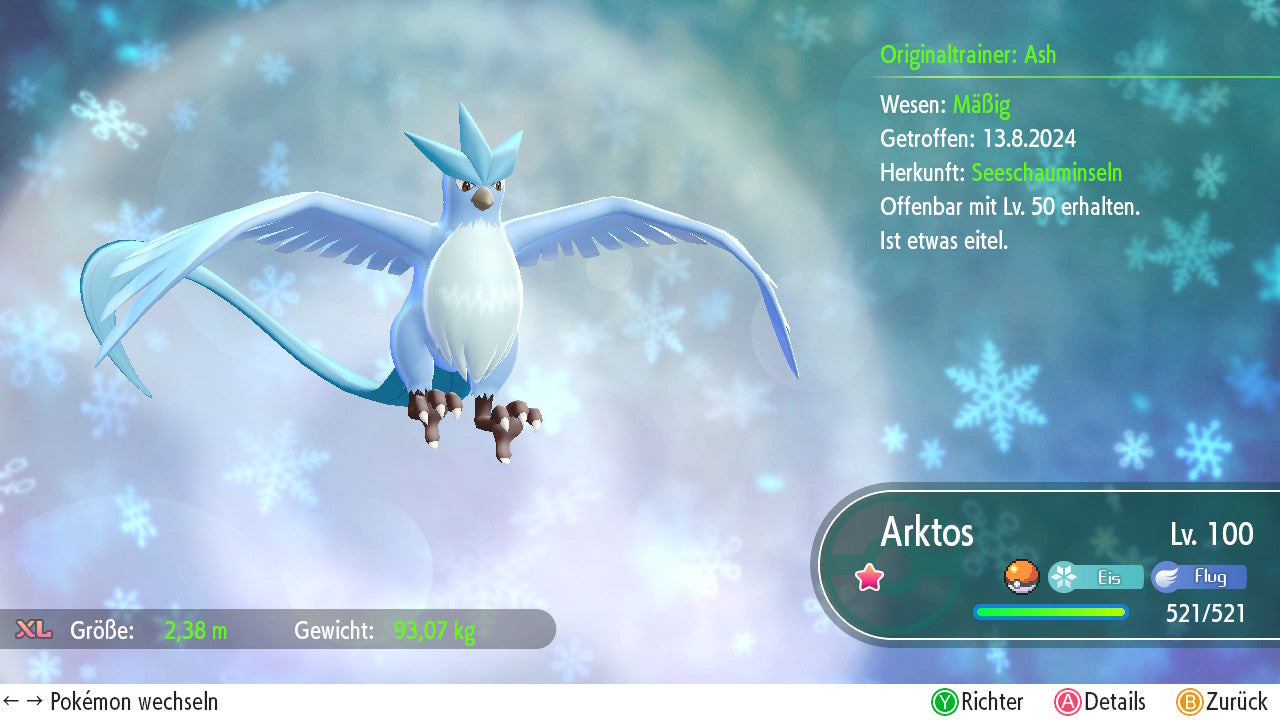Show Details for Arktos
The image size is (1280, 720).
[x=1100, y=702]
